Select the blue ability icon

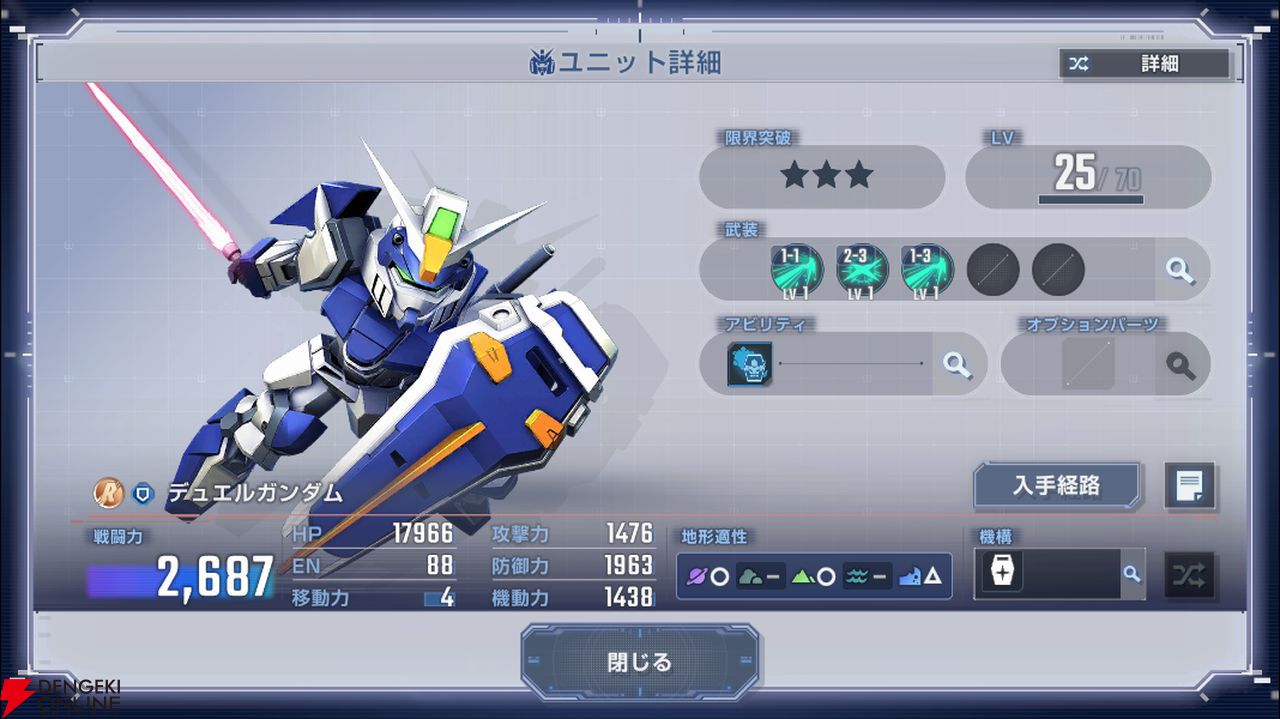(x=750, y=364)
